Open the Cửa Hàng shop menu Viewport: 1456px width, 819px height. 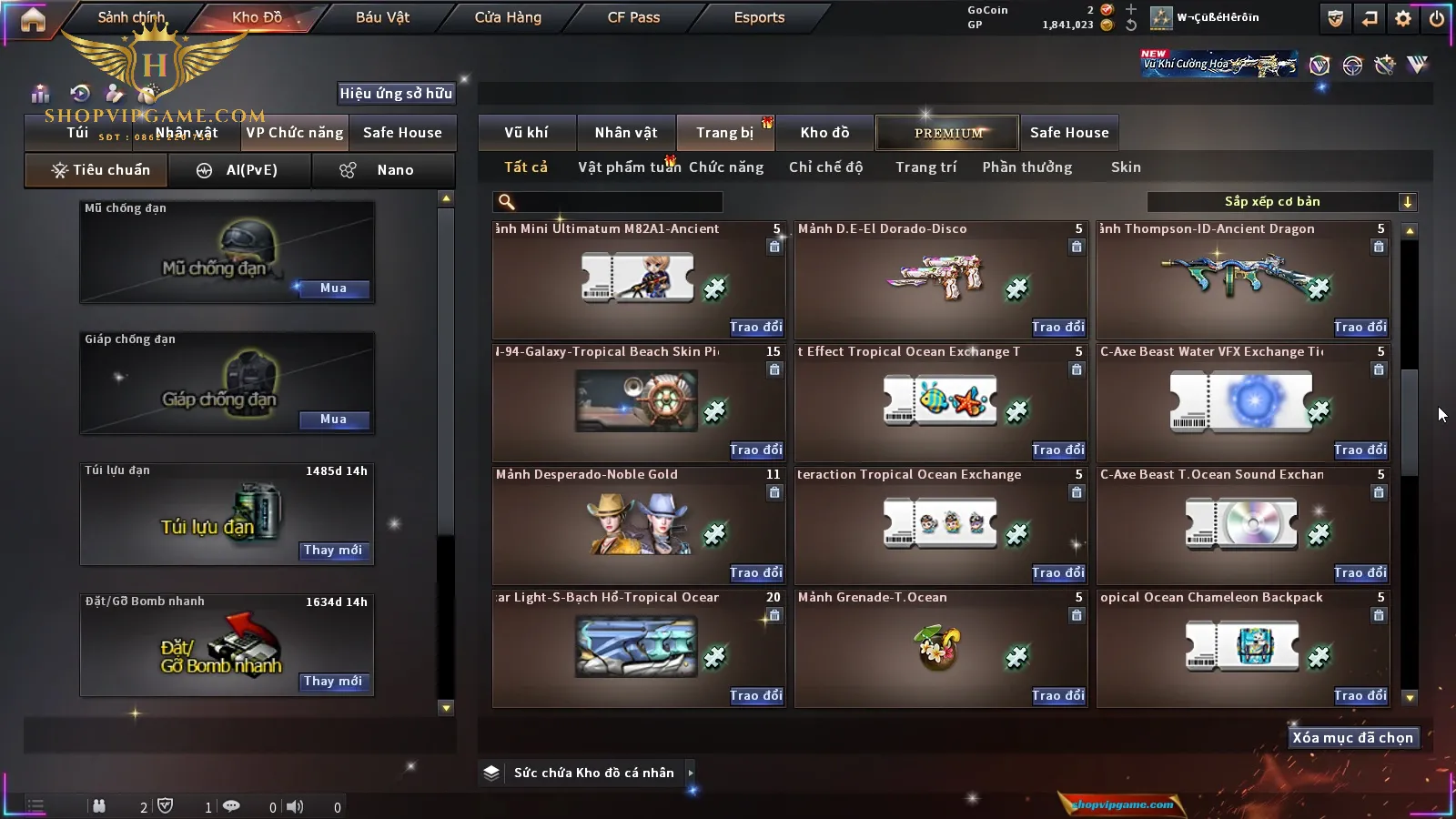(x=508, y=17)
